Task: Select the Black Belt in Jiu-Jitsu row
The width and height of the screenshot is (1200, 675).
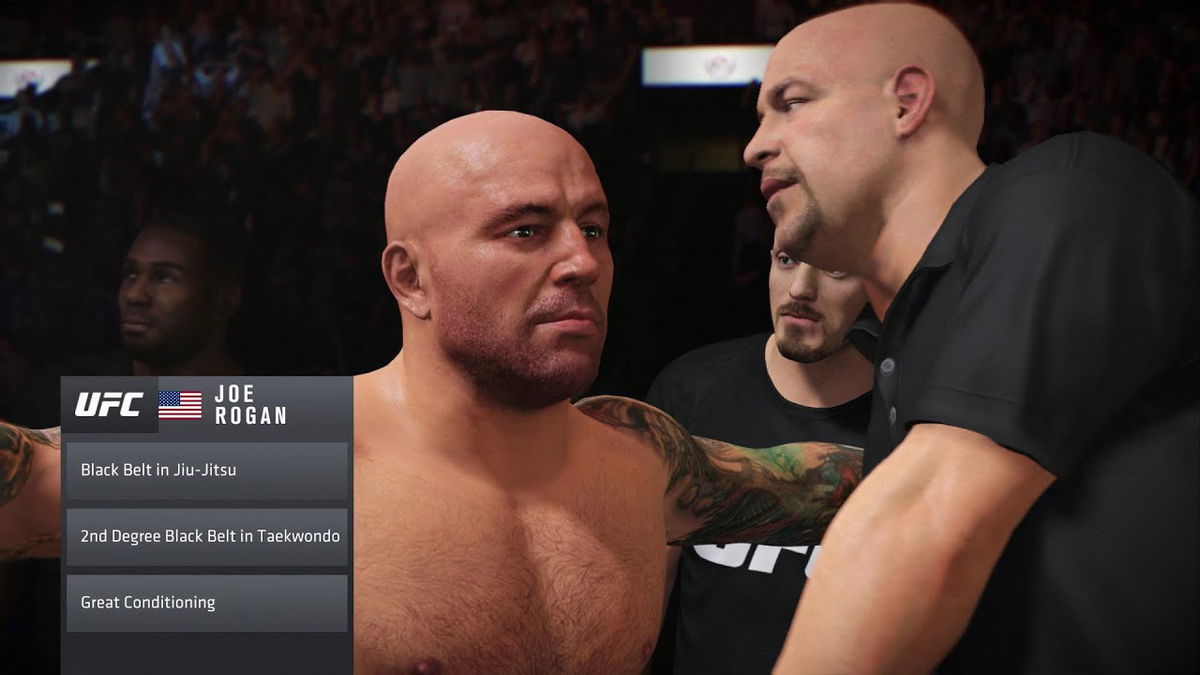Action: pyautogui.click(x=207, y=470)
